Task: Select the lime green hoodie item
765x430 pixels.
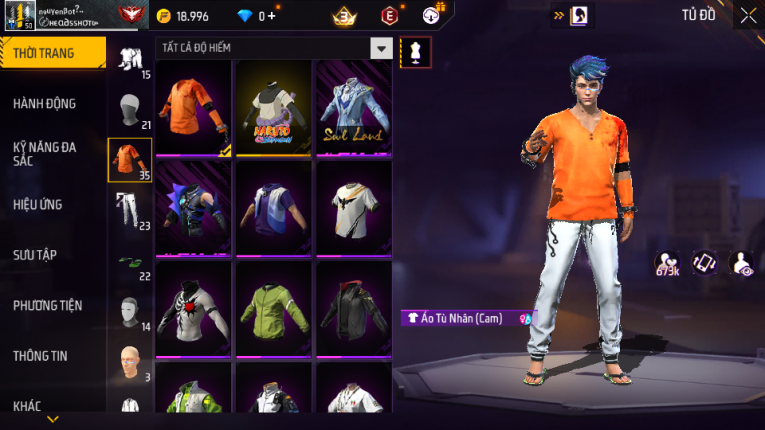Action: click(274, 308)
